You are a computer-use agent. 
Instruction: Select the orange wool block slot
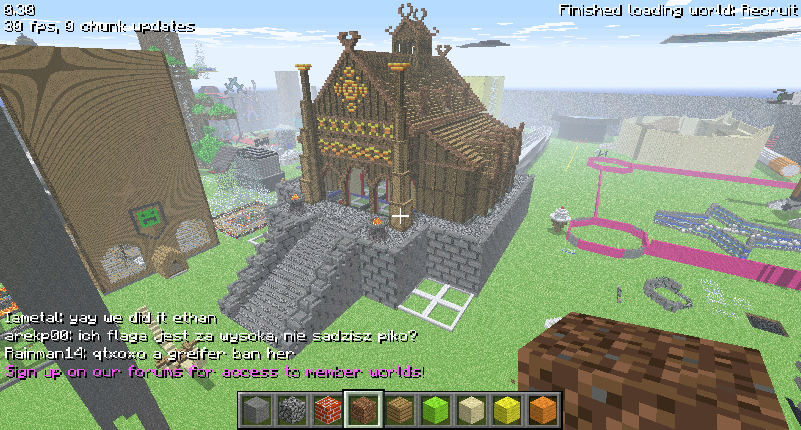click(x=541, y=410)
